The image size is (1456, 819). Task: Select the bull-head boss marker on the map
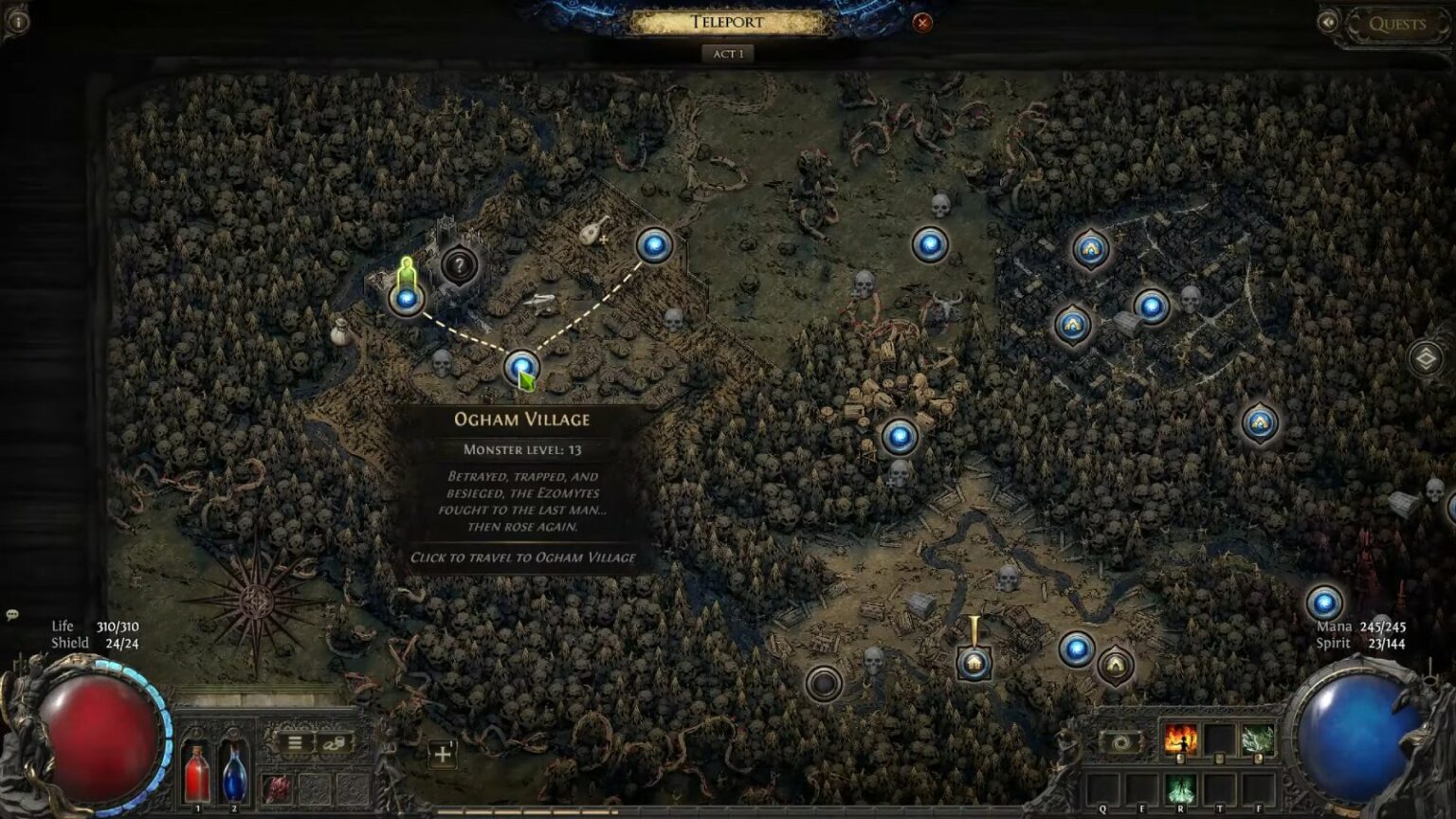pos(944,301)
